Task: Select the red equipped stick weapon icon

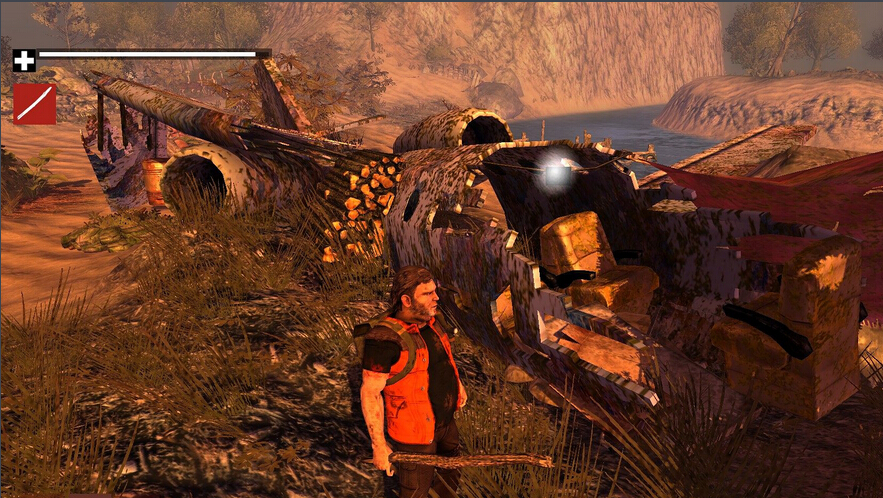Action: pyautogui.click(x=34, y=103)
